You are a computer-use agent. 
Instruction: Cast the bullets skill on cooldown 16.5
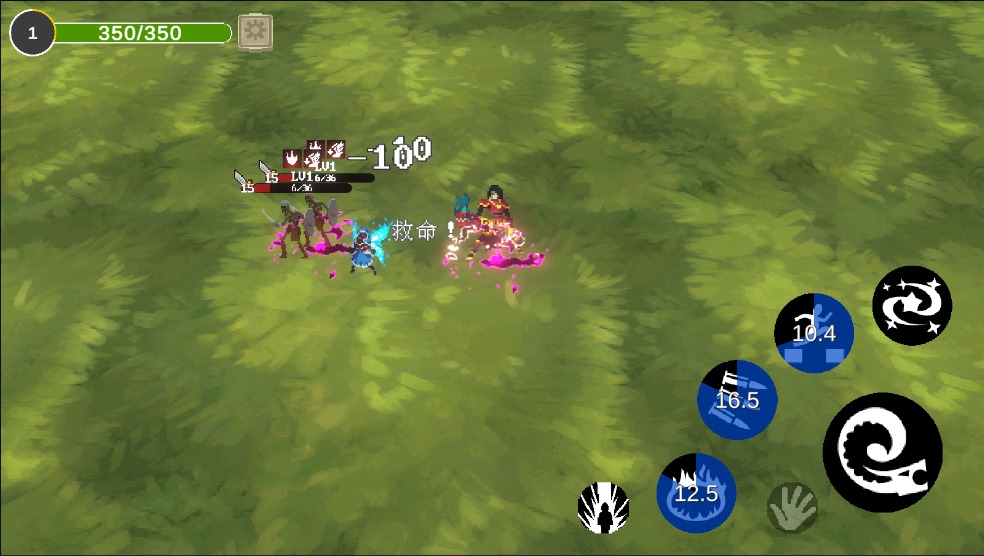(x=737, y=399)
